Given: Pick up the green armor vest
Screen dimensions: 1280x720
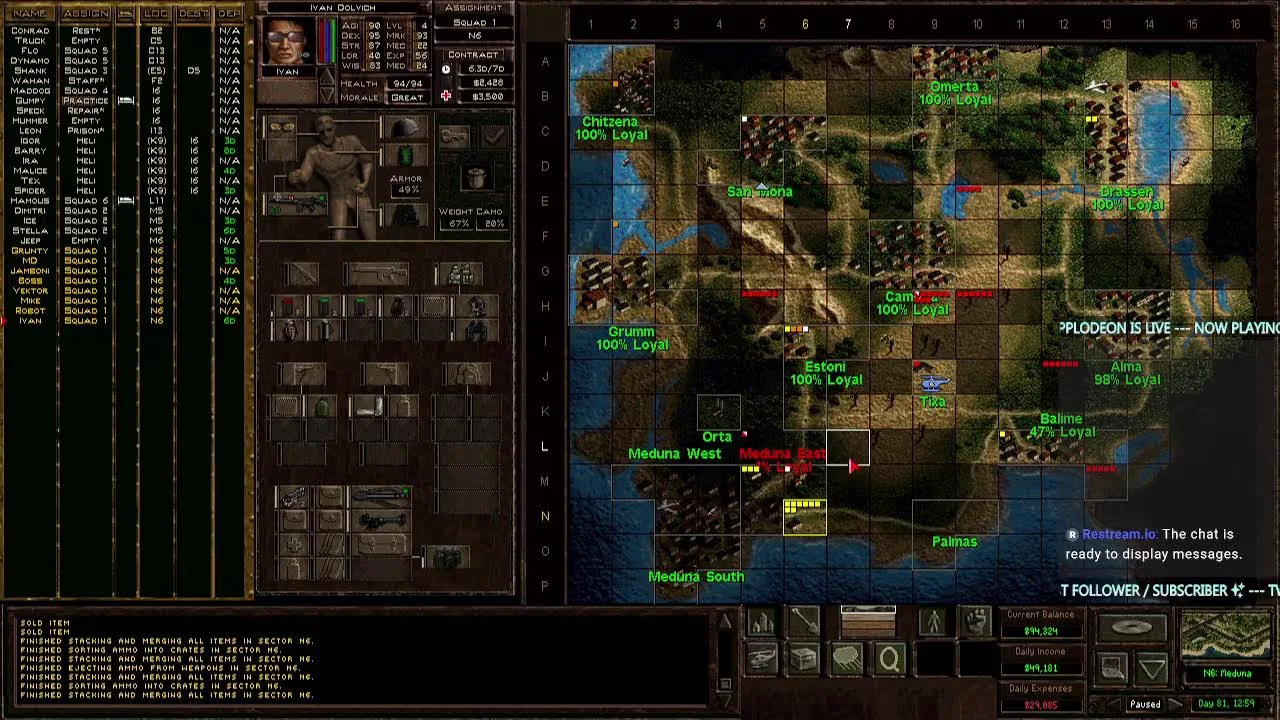Looking at the screenshot, I should 405,157.
